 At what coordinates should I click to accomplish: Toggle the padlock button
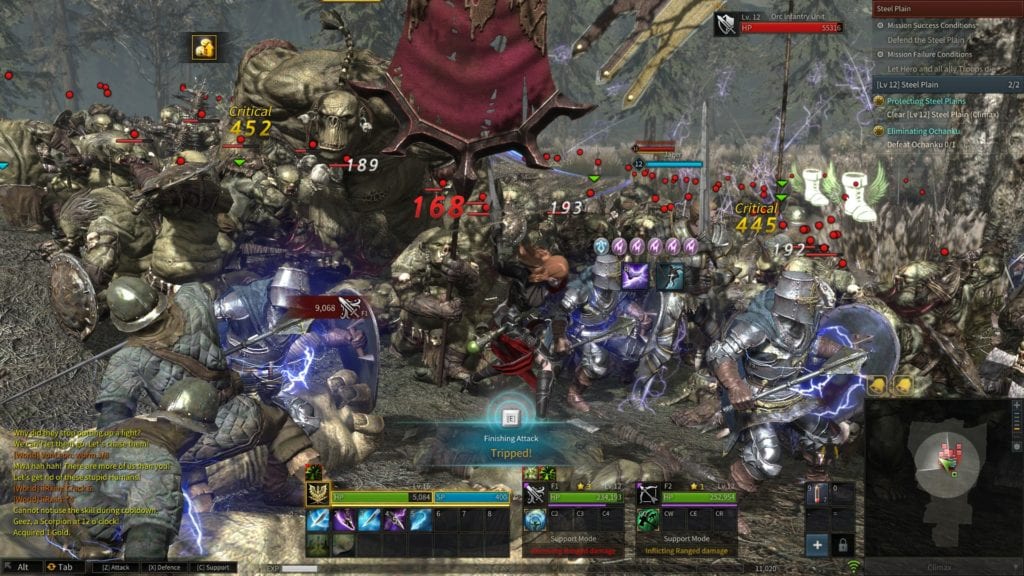point(843,545)
